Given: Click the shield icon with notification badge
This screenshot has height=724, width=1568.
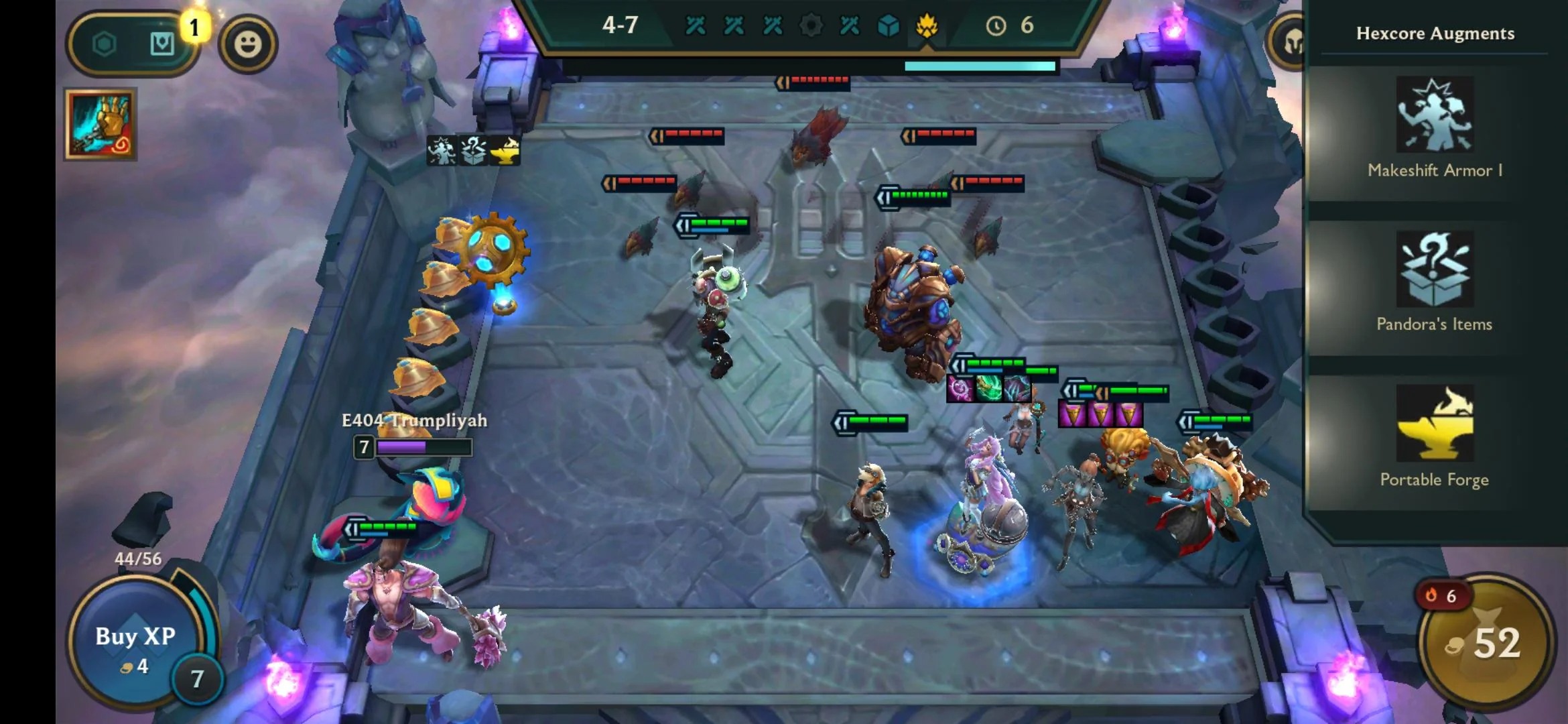Looking at the screenshot, I should point(161,42).
